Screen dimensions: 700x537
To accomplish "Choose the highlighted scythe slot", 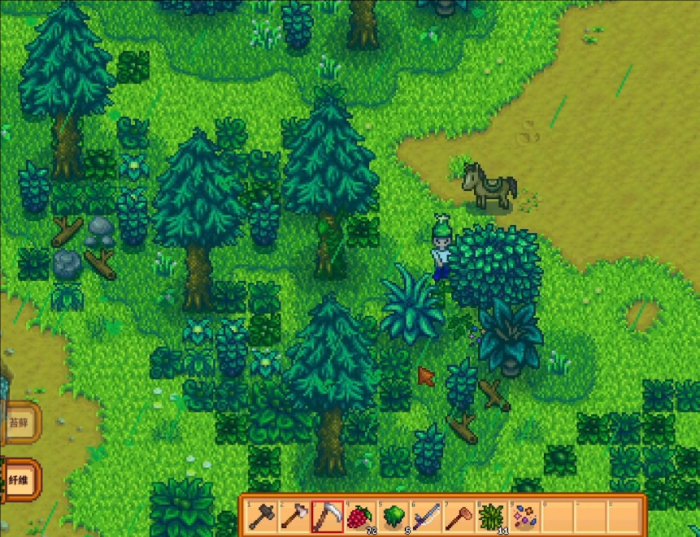I will 326,516.
